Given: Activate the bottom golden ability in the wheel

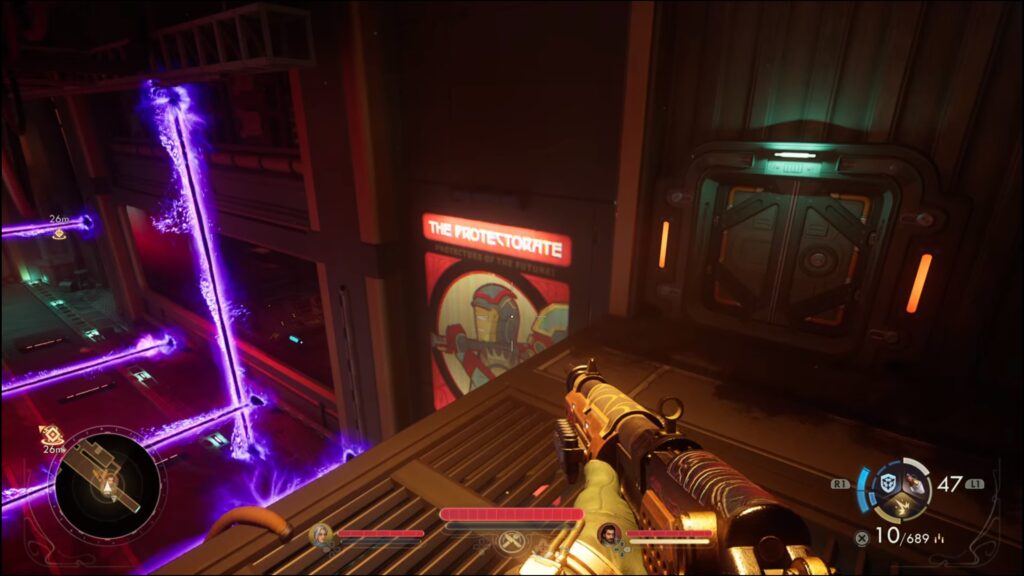Looking at the screenshot, I should tap(900, 506).
